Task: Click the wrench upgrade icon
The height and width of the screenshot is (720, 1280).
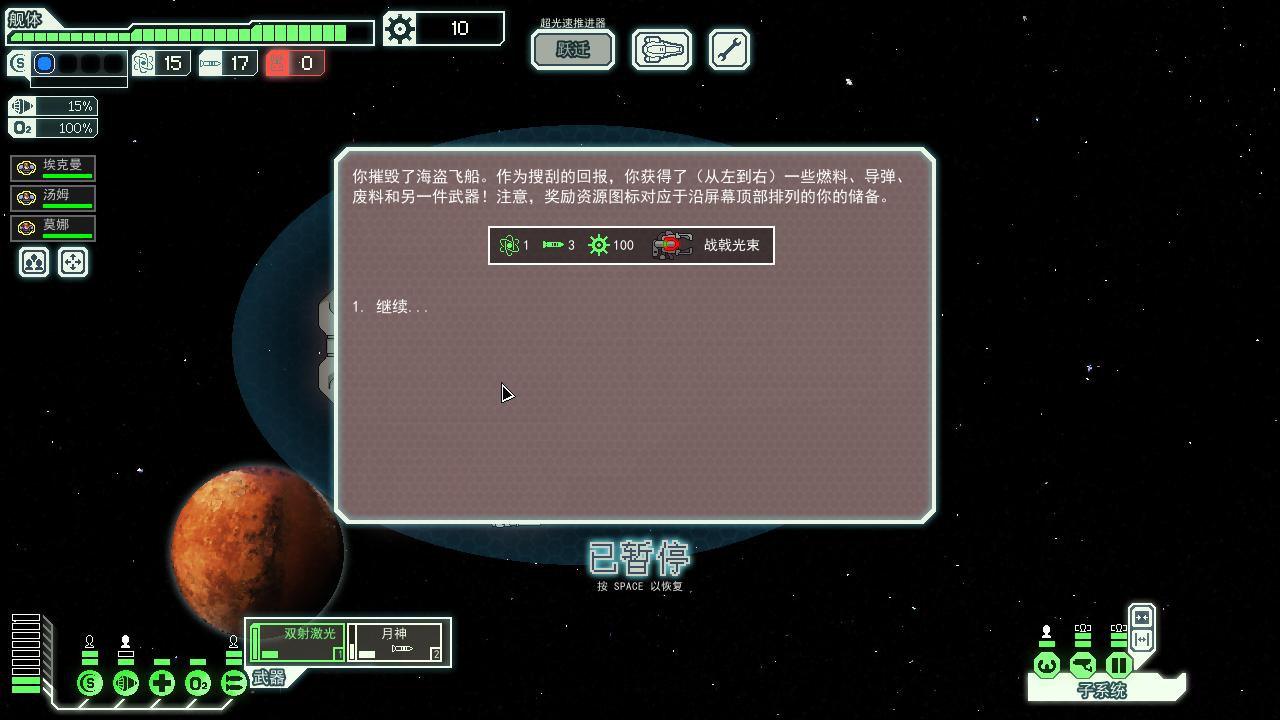Action: 729,48
